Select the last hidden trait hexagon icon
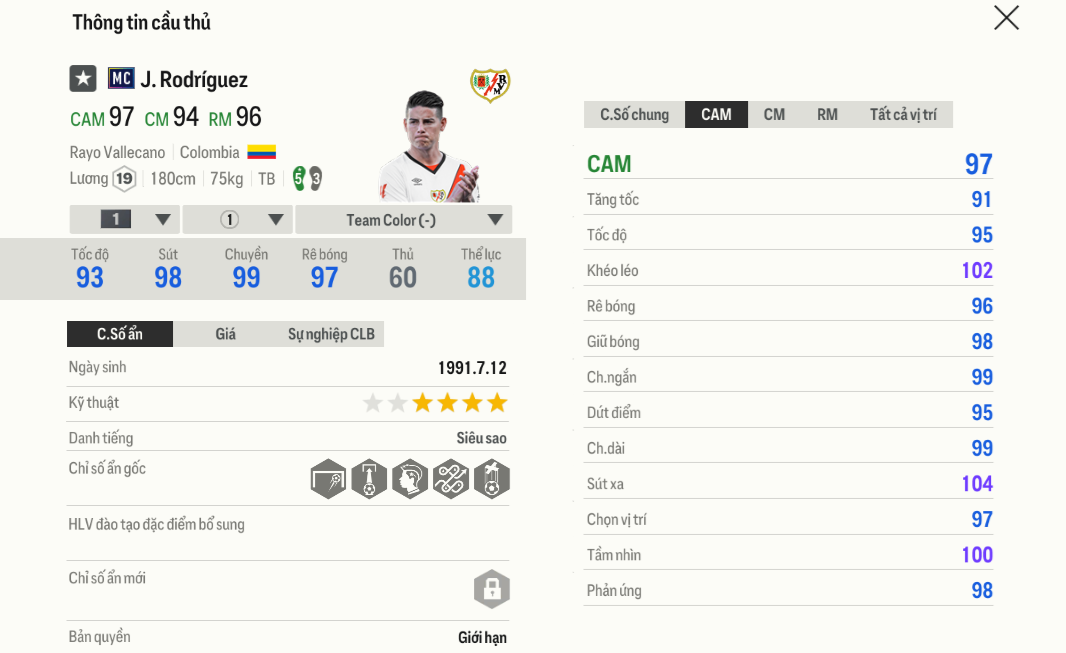The image size is (1066, 653). point(492,480)
